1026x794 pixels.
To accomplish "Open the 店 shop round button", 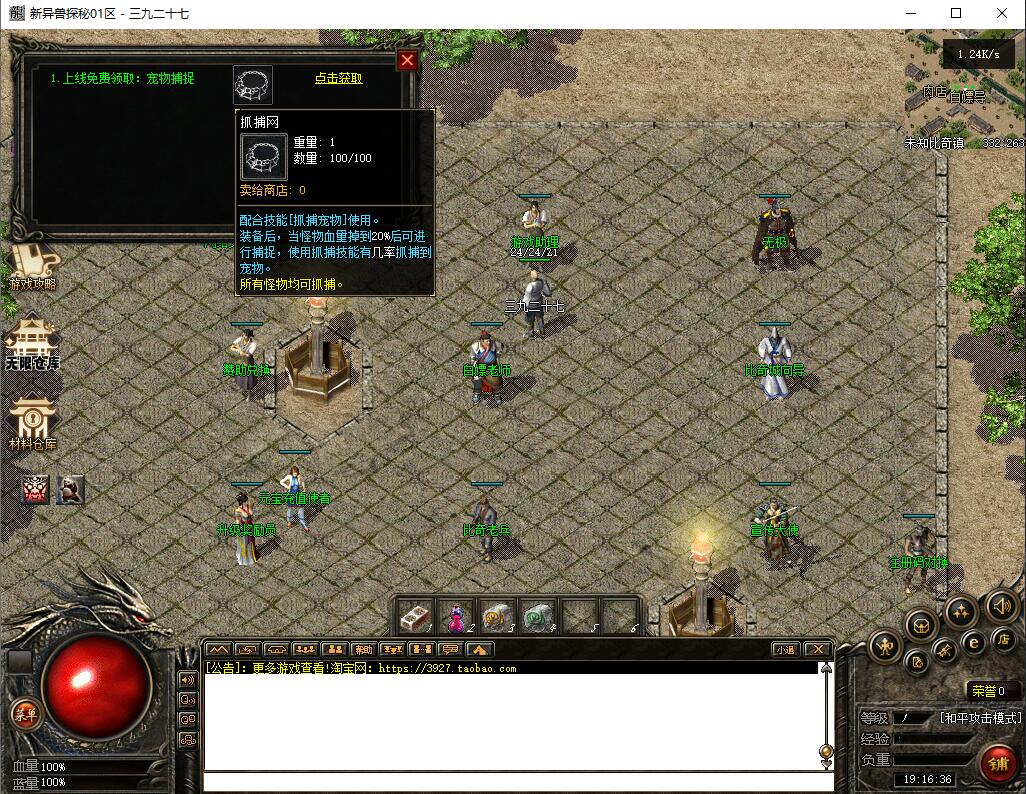I will pos(1003,639).
